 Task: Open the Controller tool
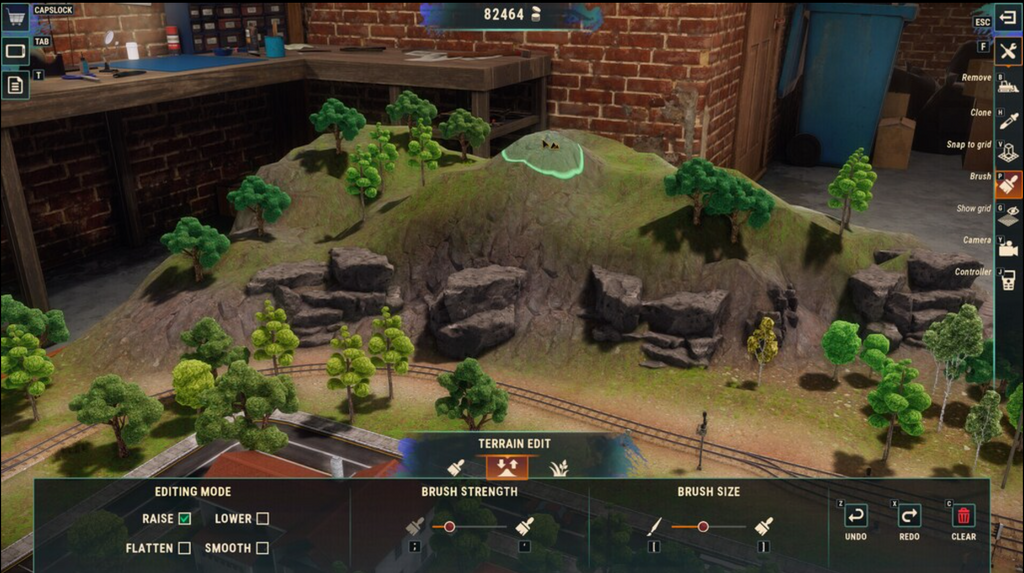(1008, 280)
